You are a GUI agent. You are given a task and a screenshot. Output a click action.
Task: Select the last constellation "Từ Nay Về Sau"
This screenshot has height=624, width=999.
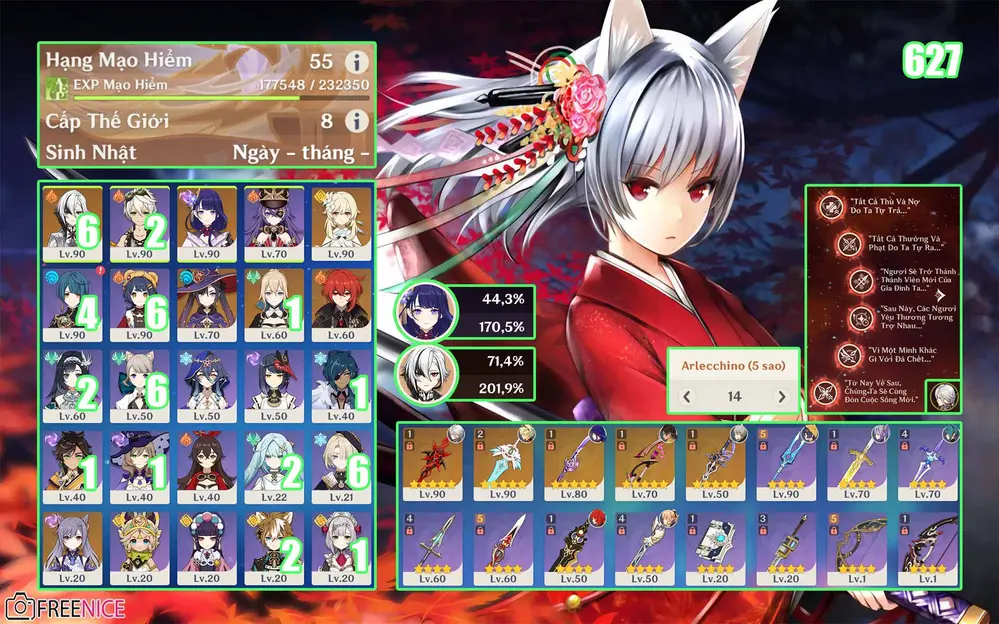coord(828,394)
